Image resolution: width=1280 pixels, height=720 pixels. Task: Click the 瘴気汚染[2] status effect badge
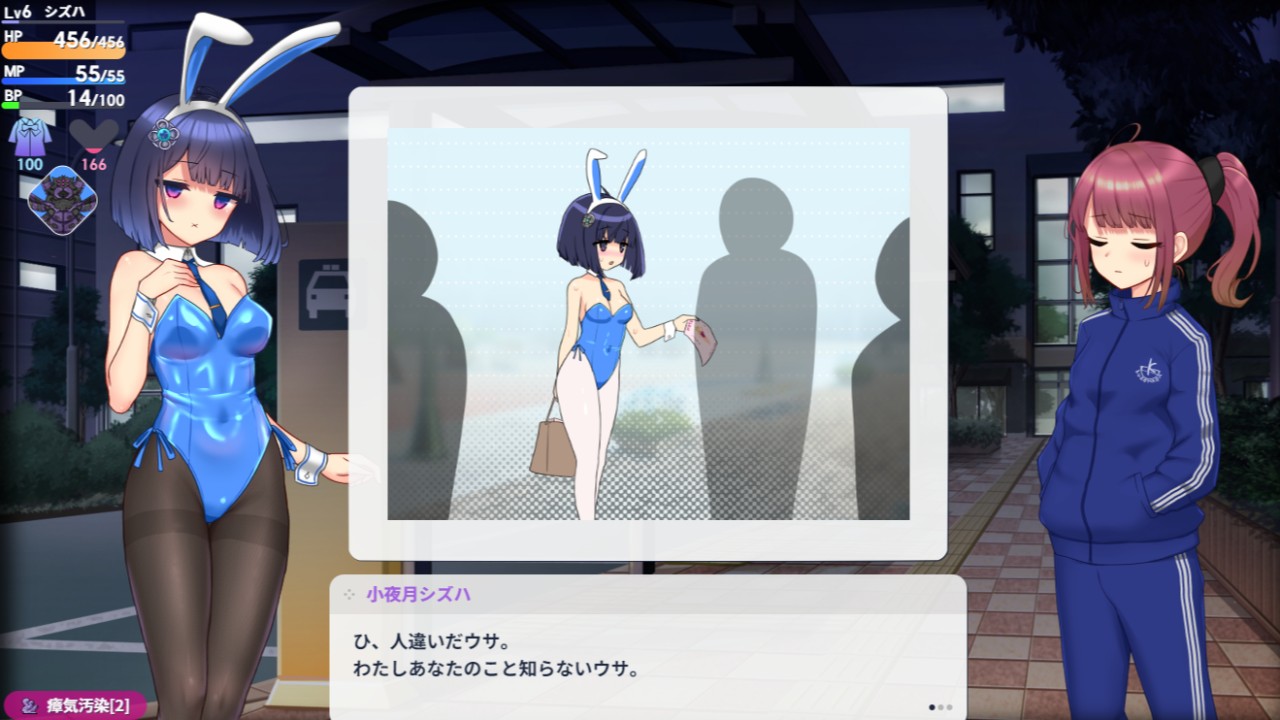click(x=75, y=706)
